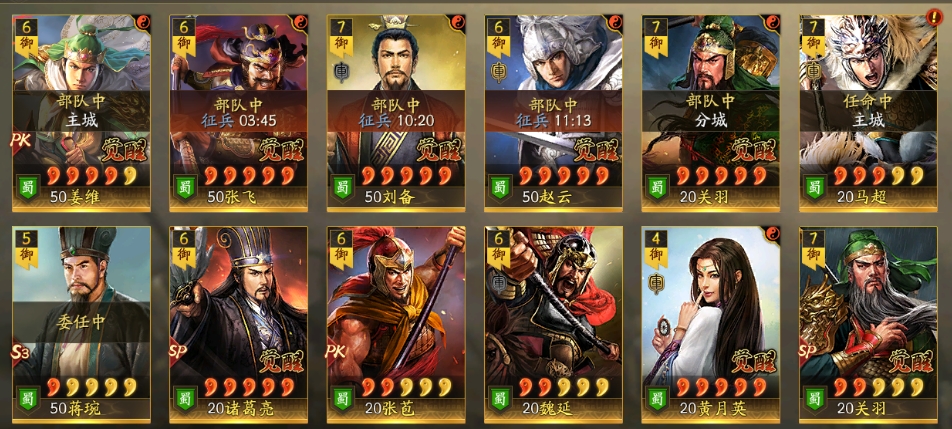Choose the SP Guan Yu (关羽) card
The height and width of the screenshot is (429, 952).
(868, 322)
